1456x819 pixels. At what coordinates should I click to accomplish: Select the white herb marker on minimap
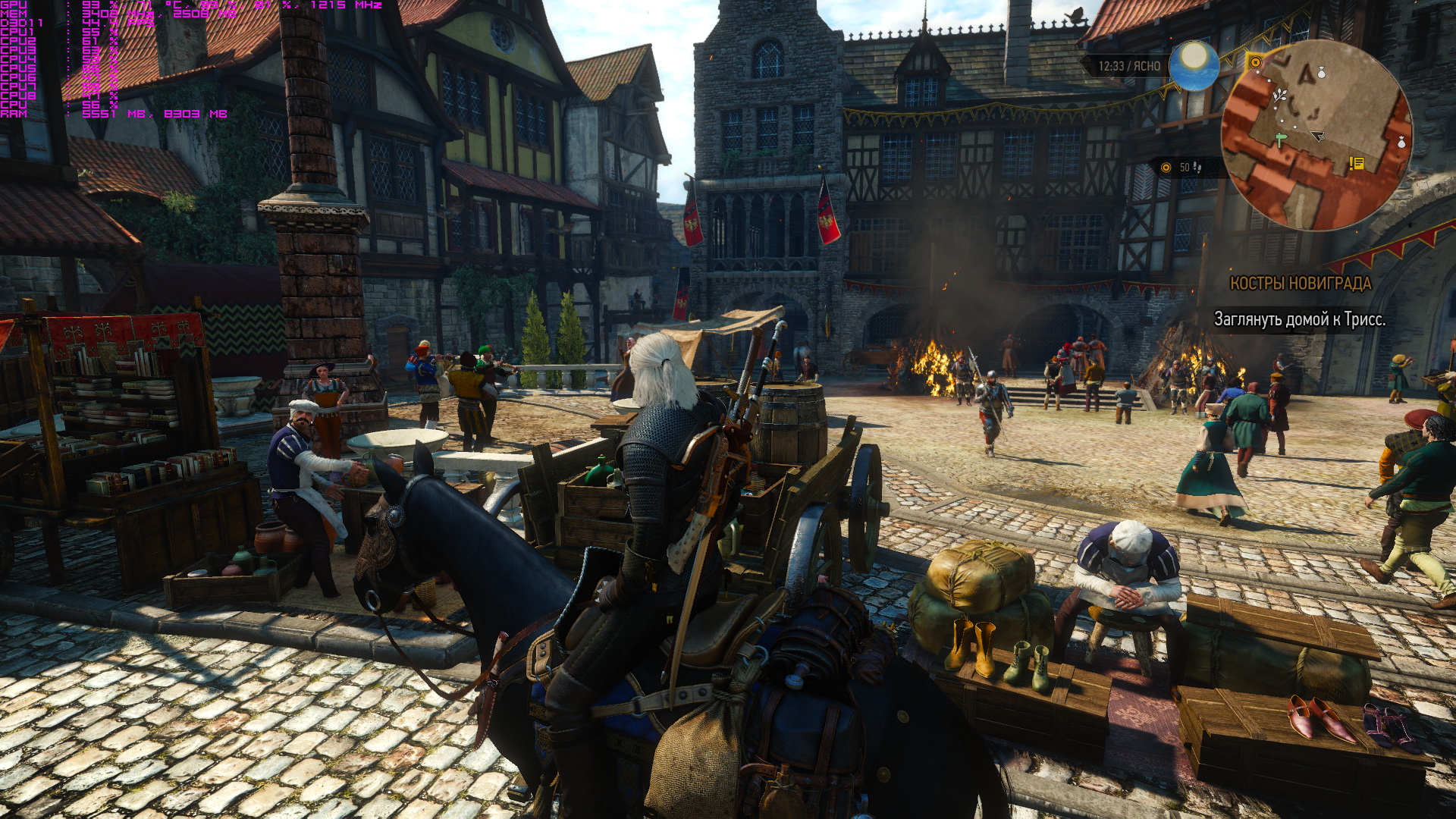(1280, 96)
